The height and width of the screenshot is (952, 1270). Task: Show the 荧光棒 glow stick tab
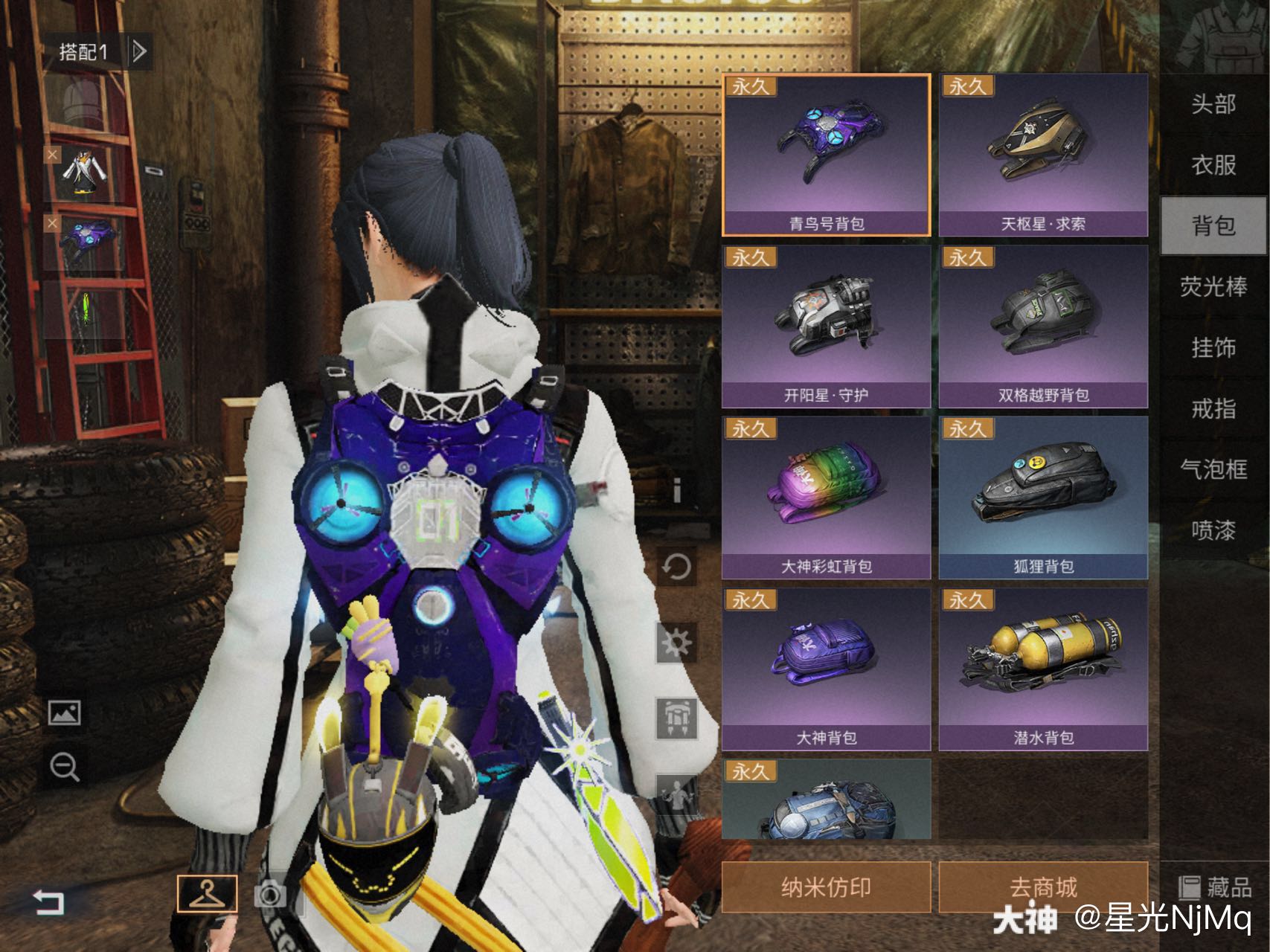click(x=1213, y=286)
